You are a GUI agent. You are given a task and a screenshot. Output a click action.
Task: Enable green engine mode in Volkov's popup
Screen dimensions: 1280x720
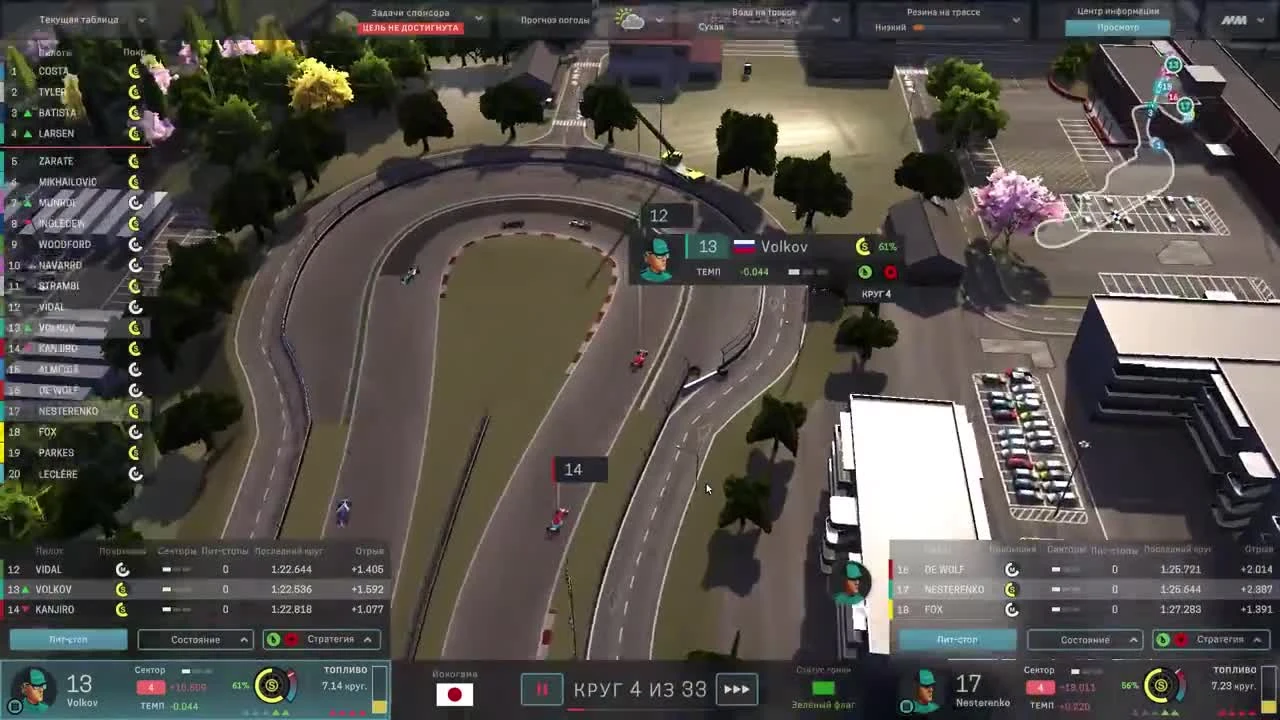point(866,271)
